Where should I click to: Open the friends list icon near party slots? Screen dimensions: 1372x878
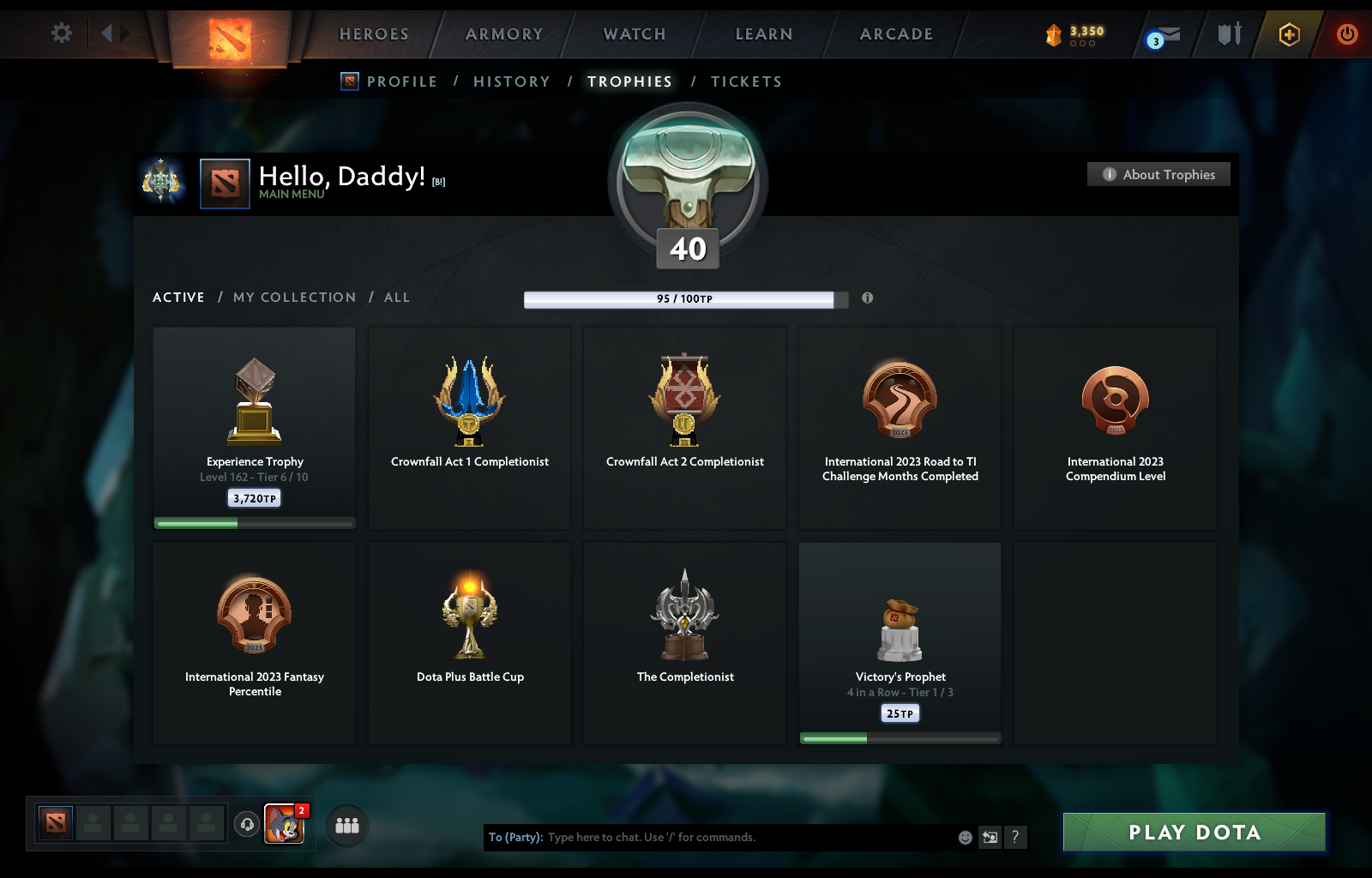pyautogui.click(x=346, y=826)
